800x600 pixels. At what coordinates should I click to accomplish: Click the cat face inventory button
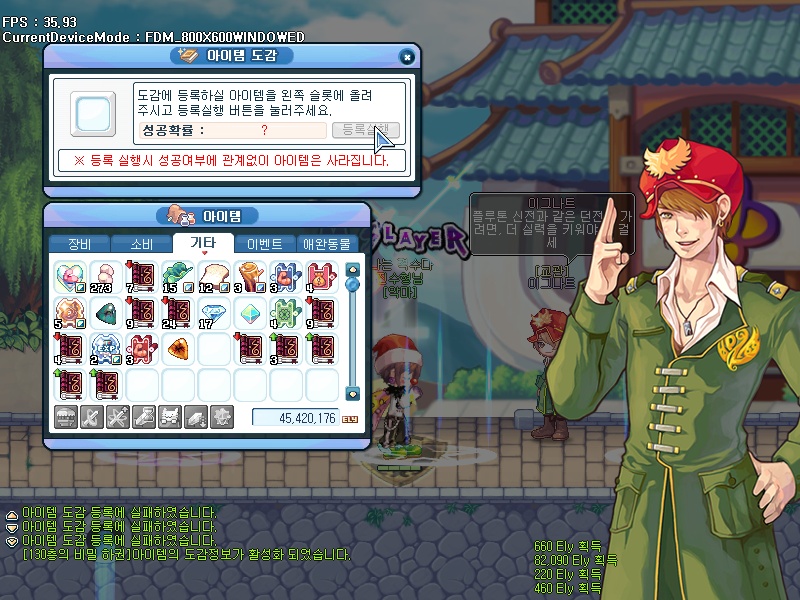point(170,418)
